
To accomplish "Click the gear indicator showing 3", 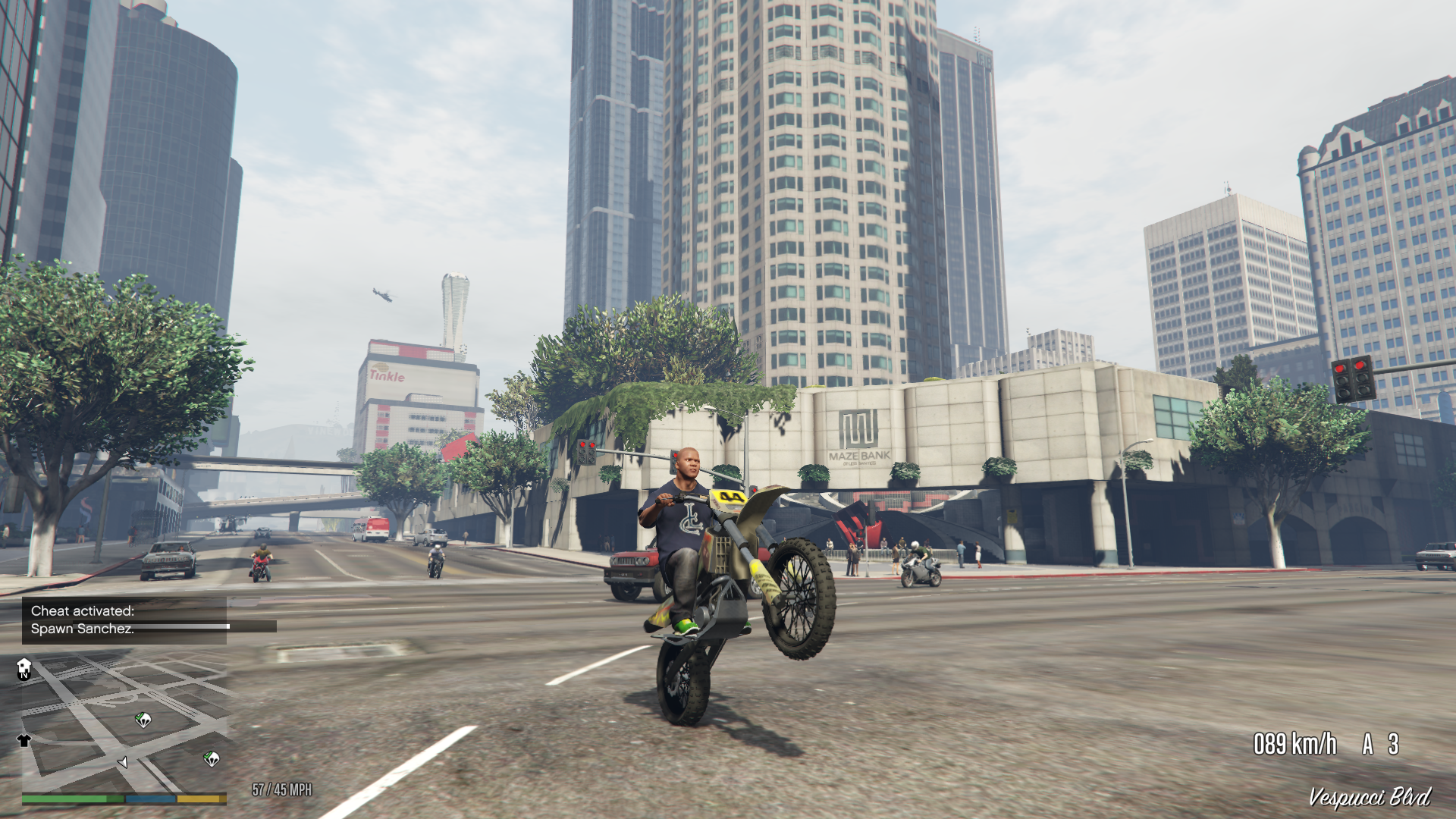I will coord(1393,742).
